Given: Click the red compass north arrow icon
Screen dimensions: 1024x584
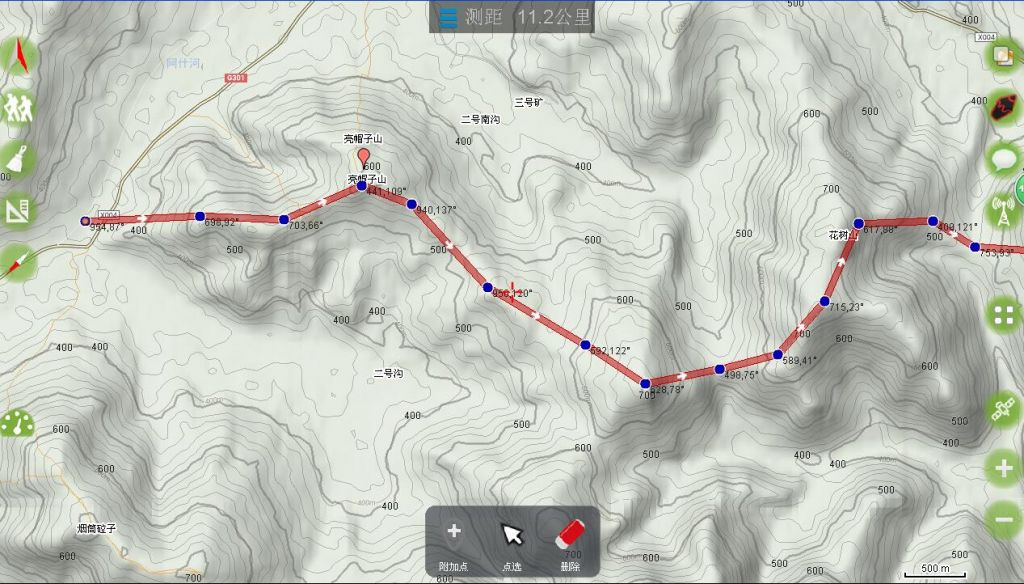Looking at the screenshot, I should click(x=18, y=57).
